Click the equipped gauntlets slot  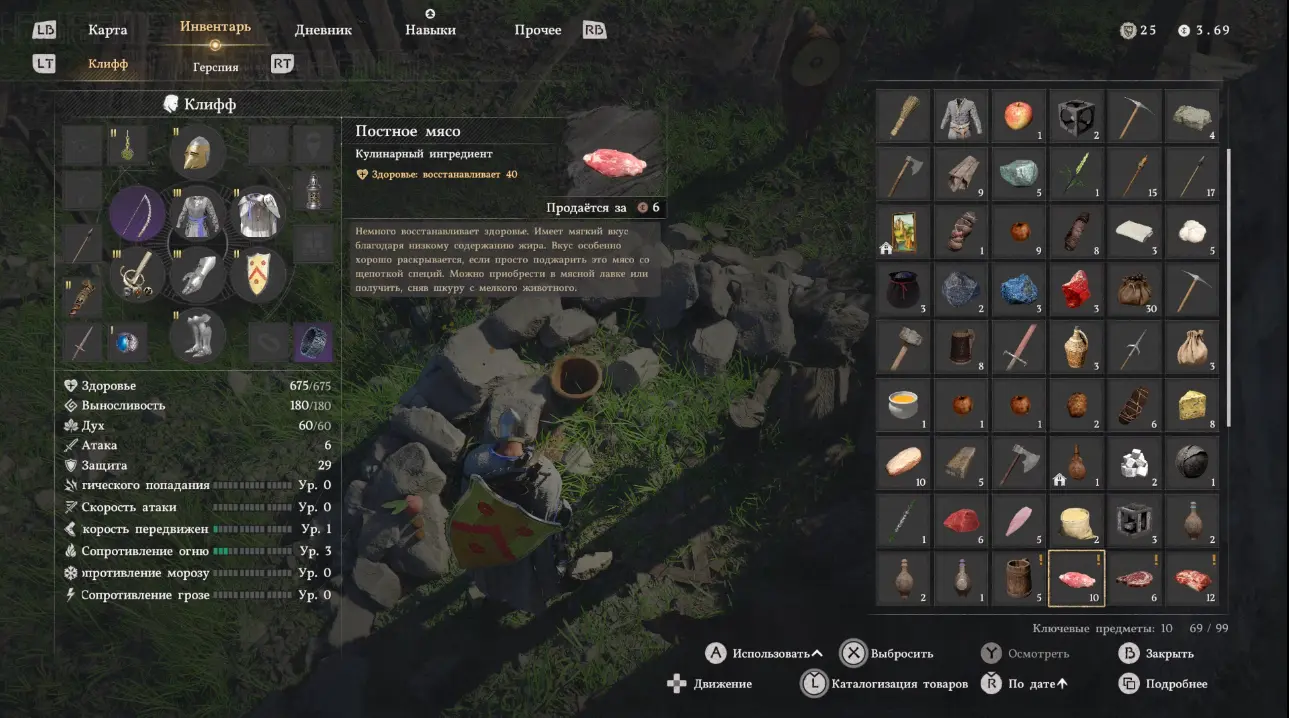pos(197,273)
